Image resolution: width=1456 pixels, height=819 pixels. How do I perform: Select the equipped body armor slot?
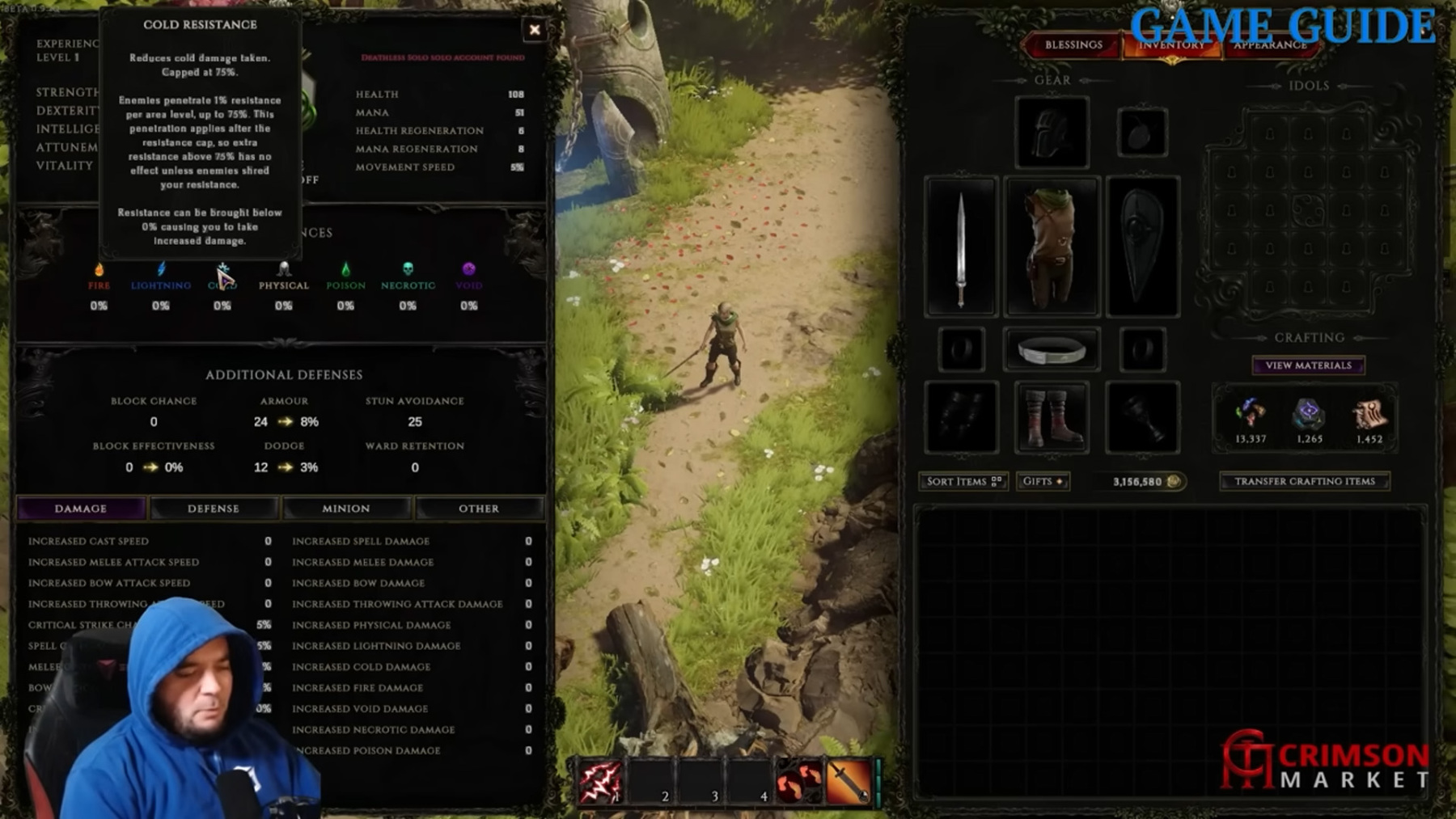[1052, 247]
